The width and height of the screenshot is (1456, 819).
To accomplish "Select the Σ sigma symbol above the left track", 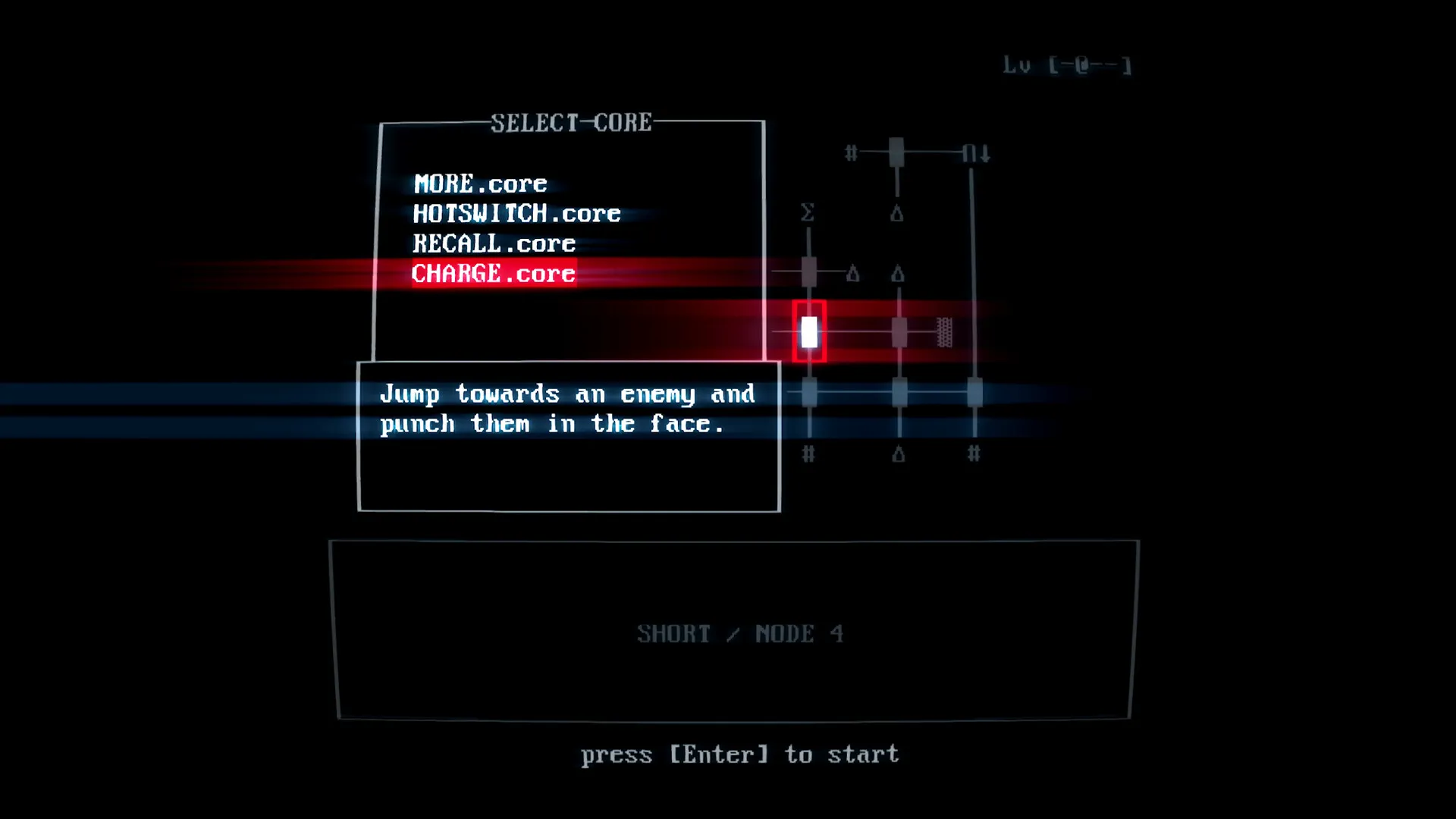I will (808, 212).
